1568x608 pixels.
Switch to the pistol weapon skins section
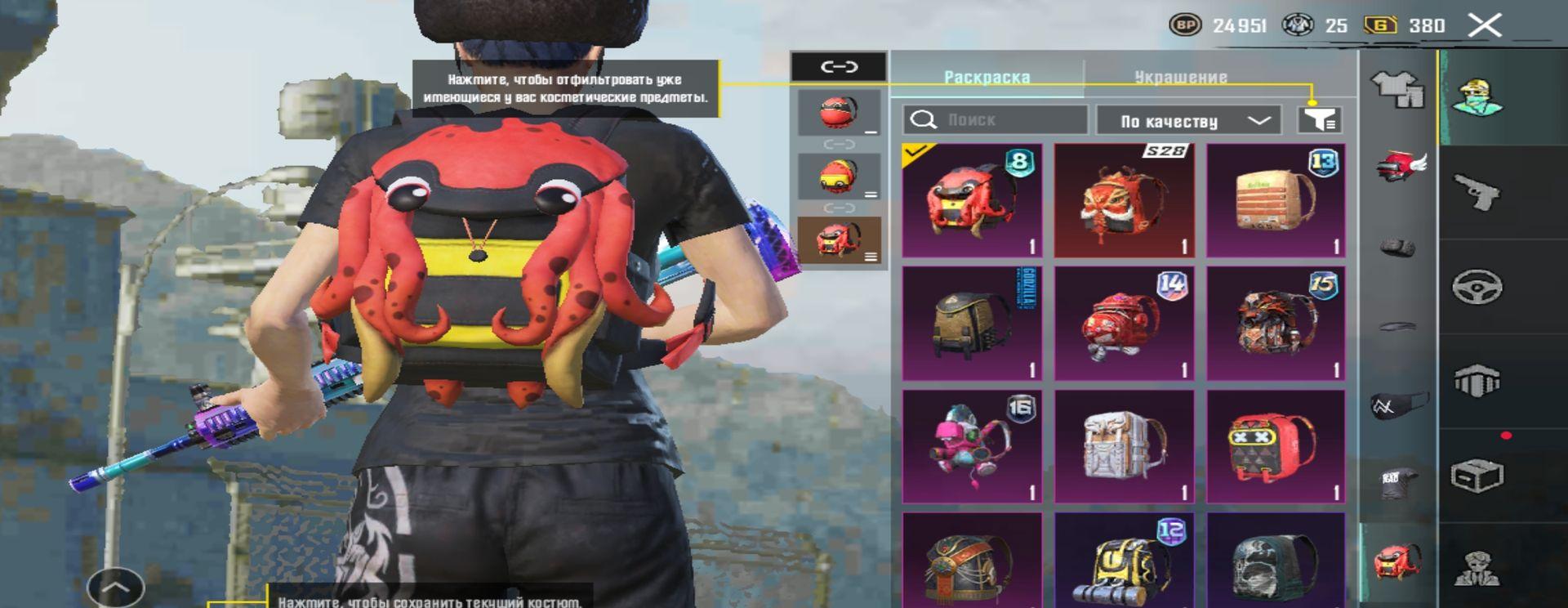pyautogui.click(x=1478, y=193)
